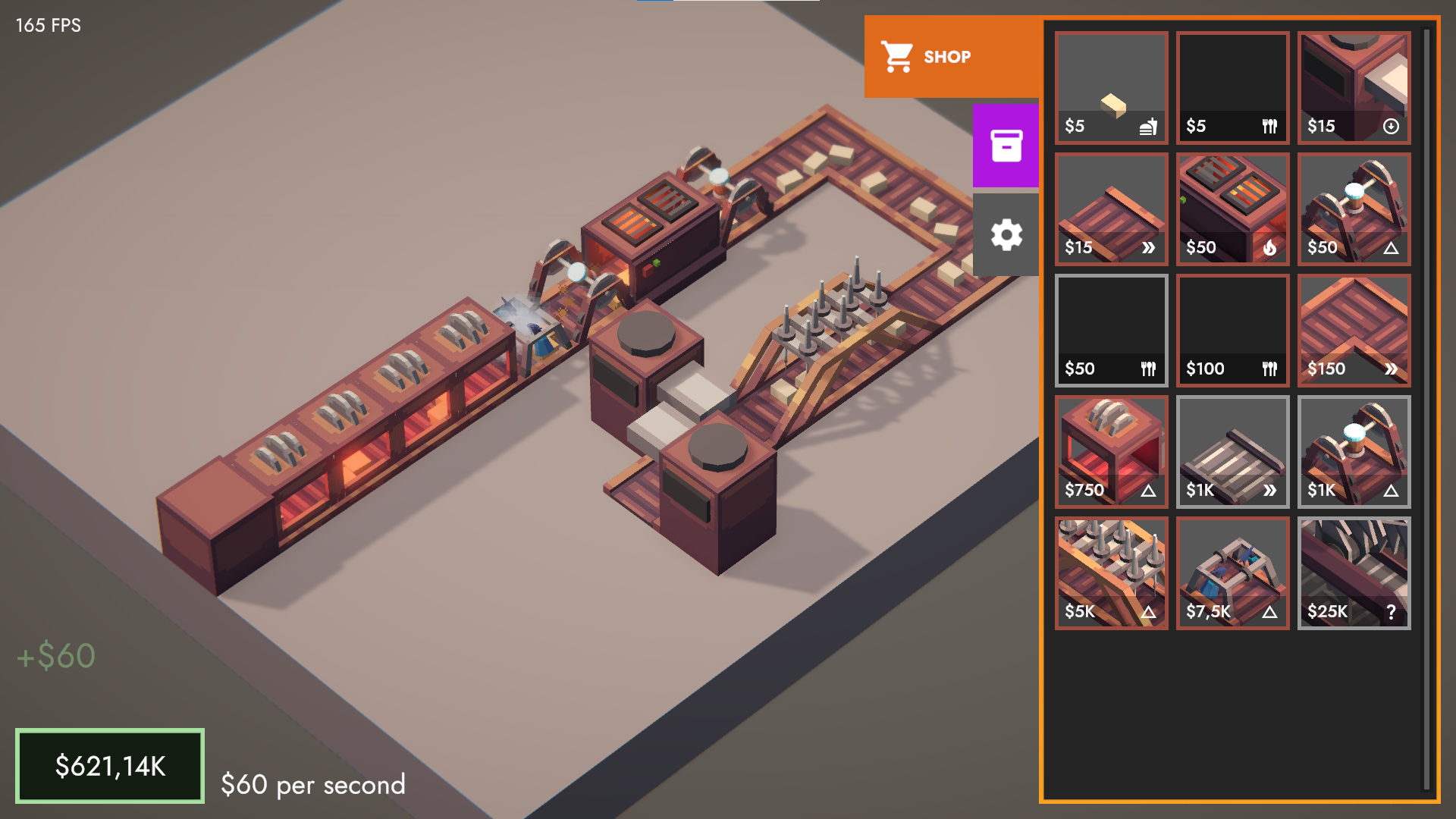Open the purple storage box panel
Image resolution: width=1456 pixels, height=819 pixels.
click(1006, 145)
